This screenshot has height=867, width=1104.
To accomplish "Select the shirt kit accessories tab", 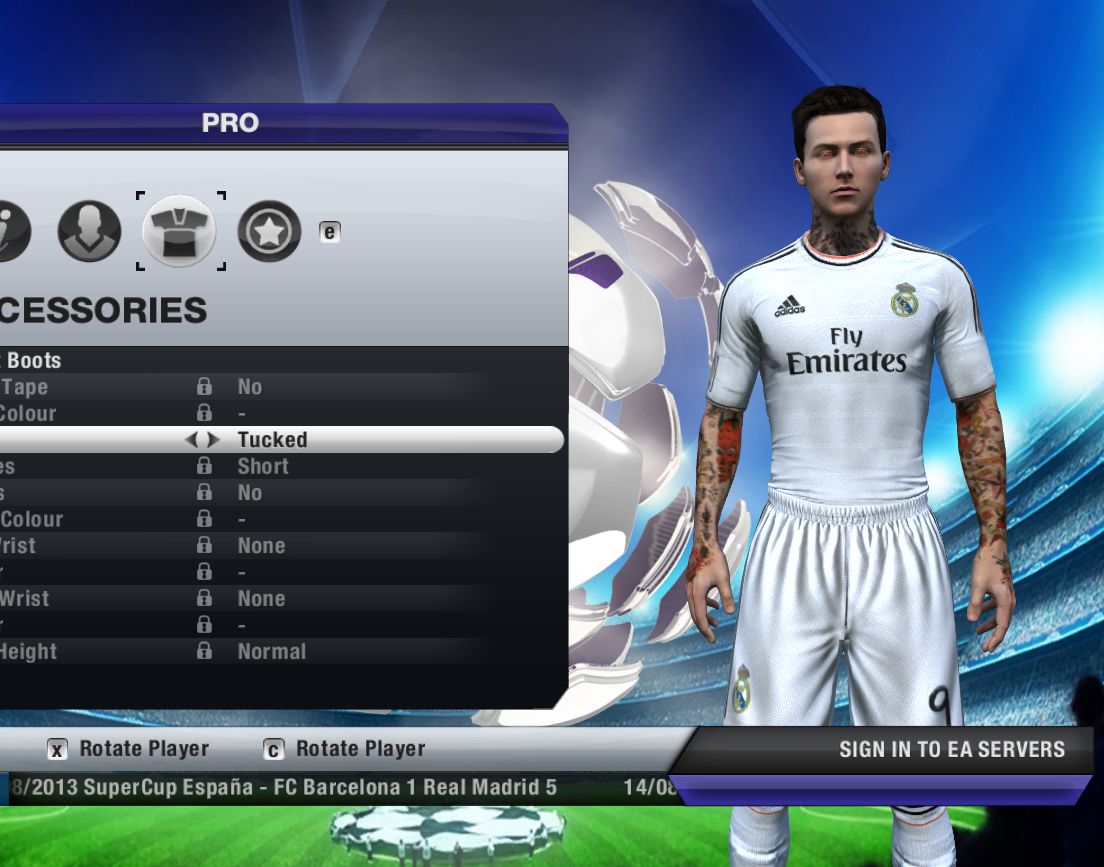I will 179,231.
